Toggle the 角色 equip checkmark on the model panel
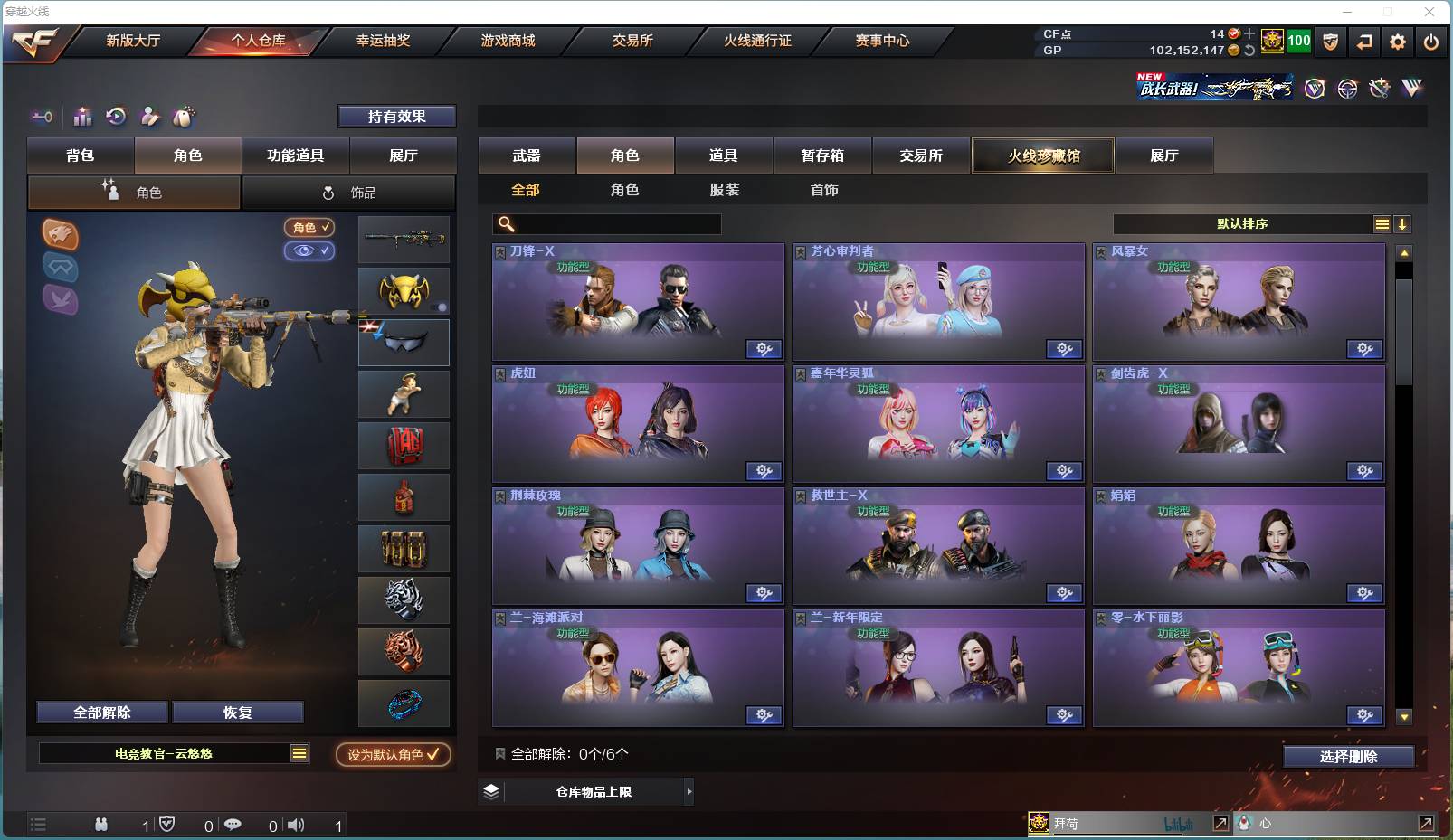1453x840 pixels. pyautogui.click(x=309, y=228)
